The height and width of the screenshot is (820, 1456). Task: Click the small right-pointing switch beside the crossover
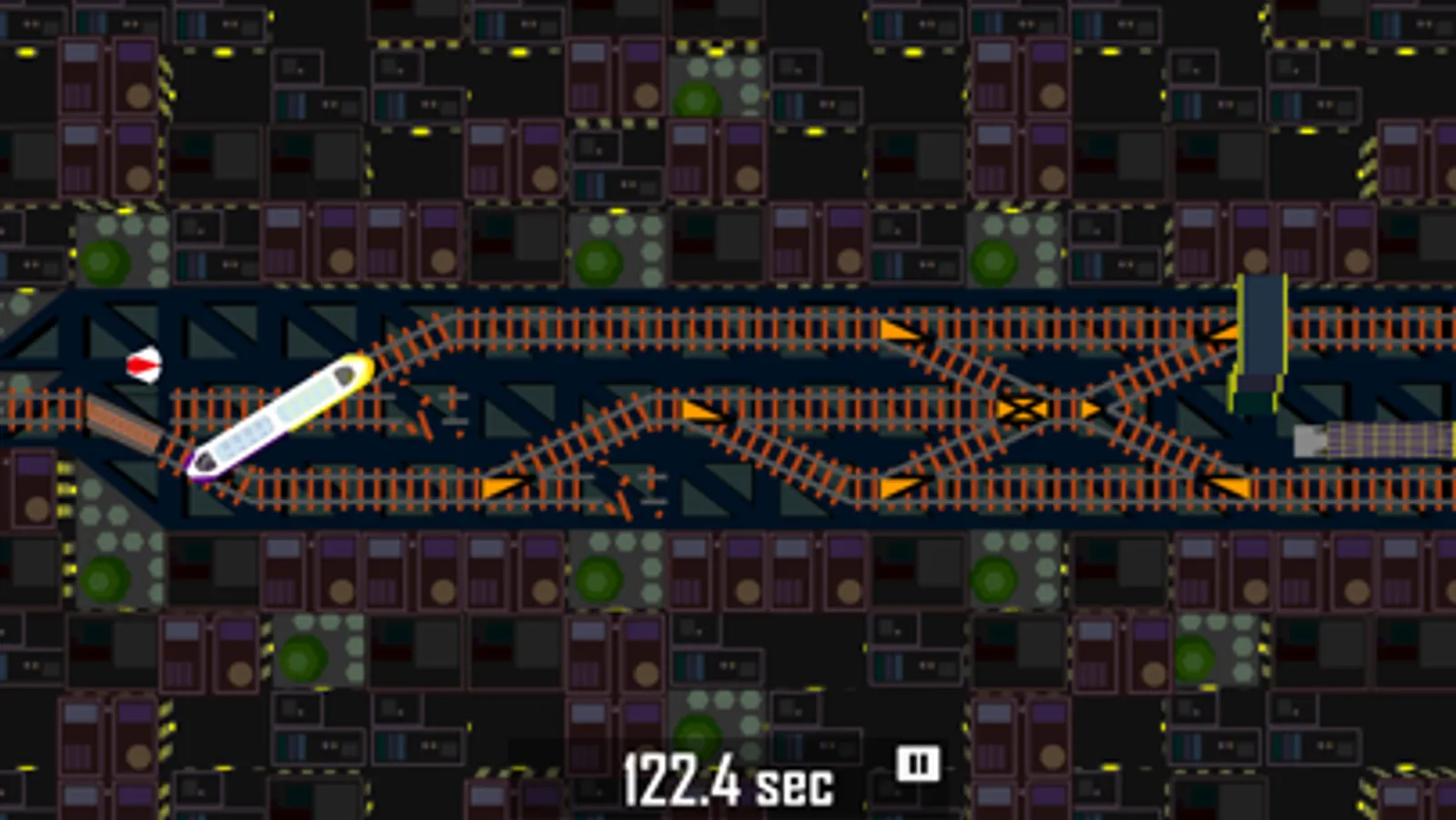[x=1091, y=408]
